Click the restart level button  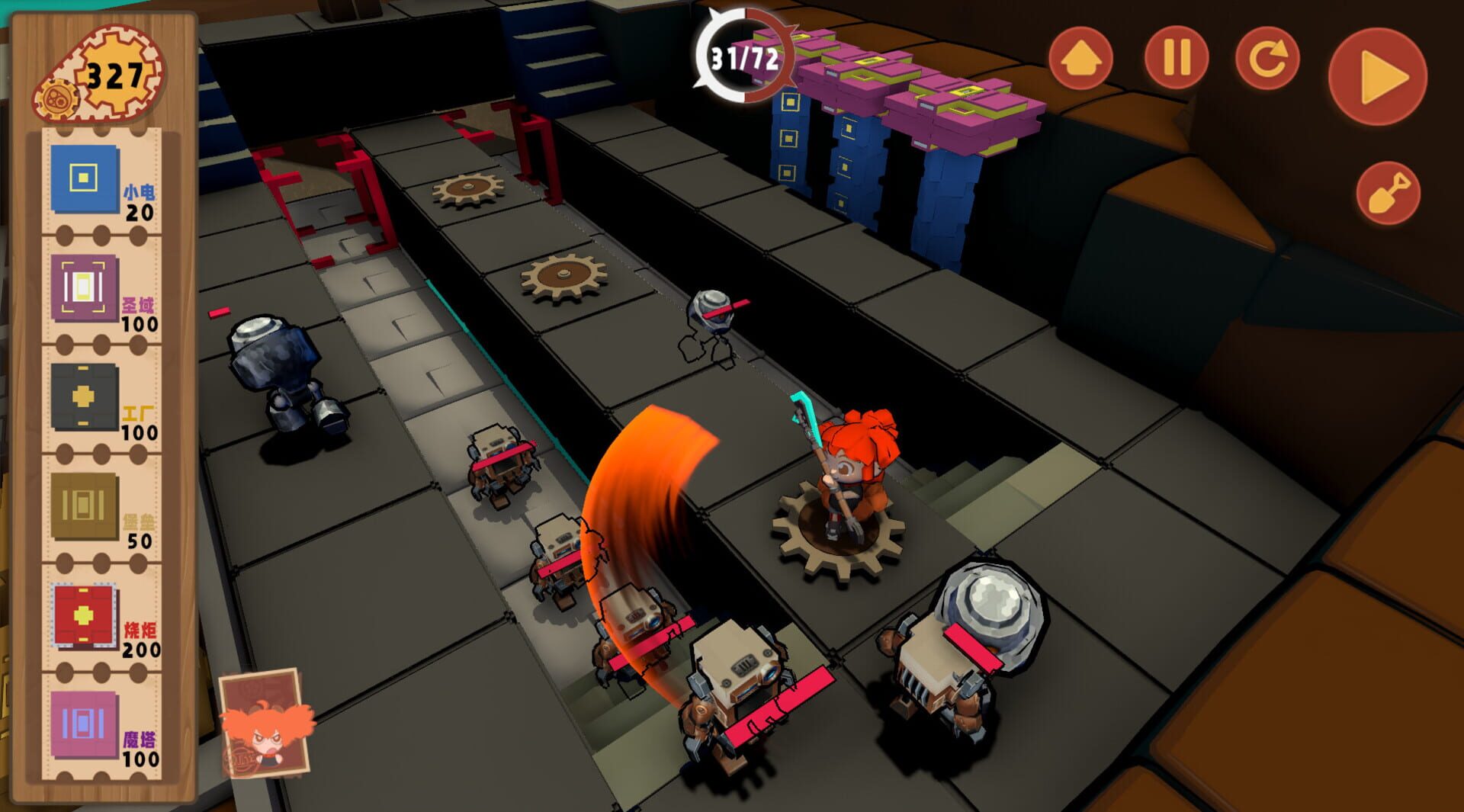click(1267, 58)
